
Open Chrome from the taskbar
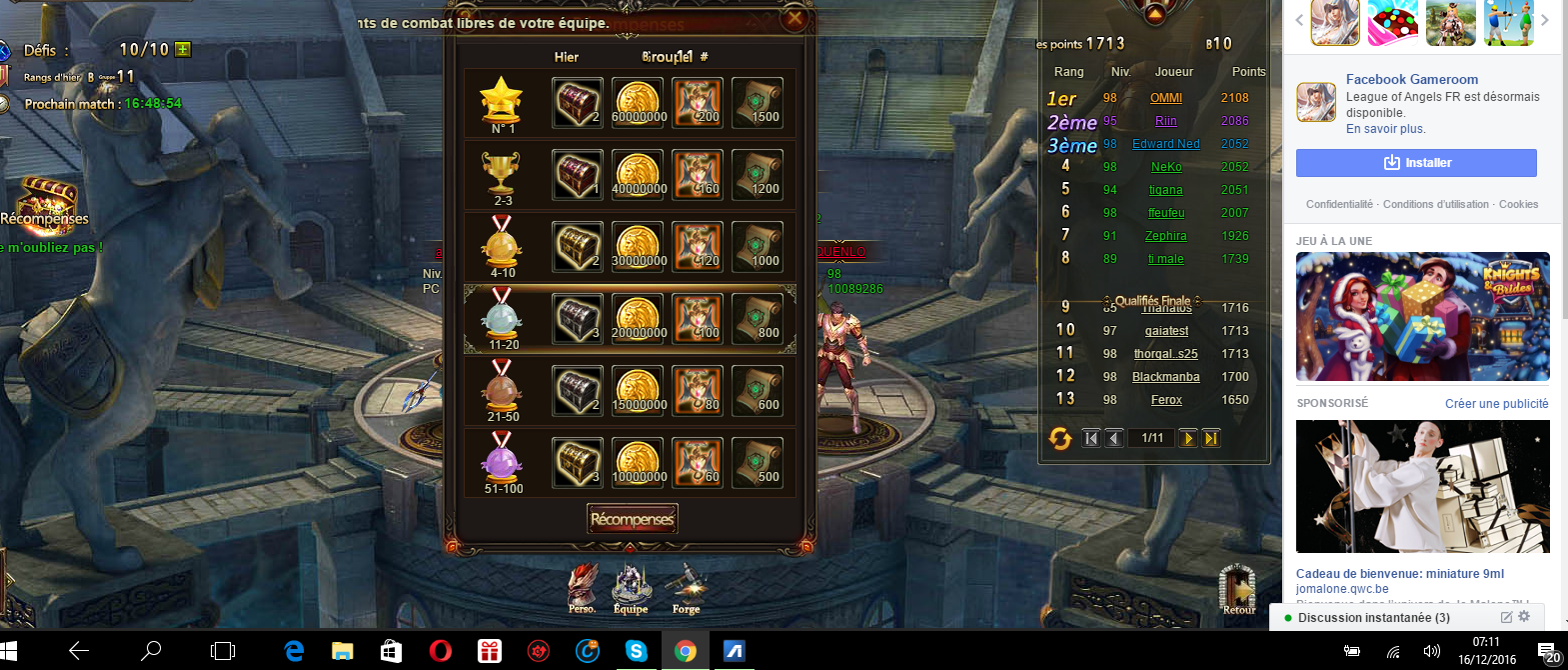click(x=686, y=651)
